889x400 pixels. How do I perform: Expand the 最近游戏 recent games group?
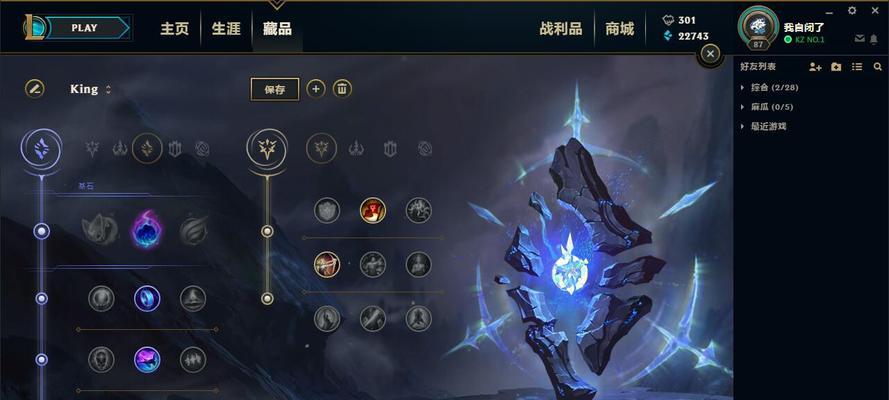tap(742, 127)
